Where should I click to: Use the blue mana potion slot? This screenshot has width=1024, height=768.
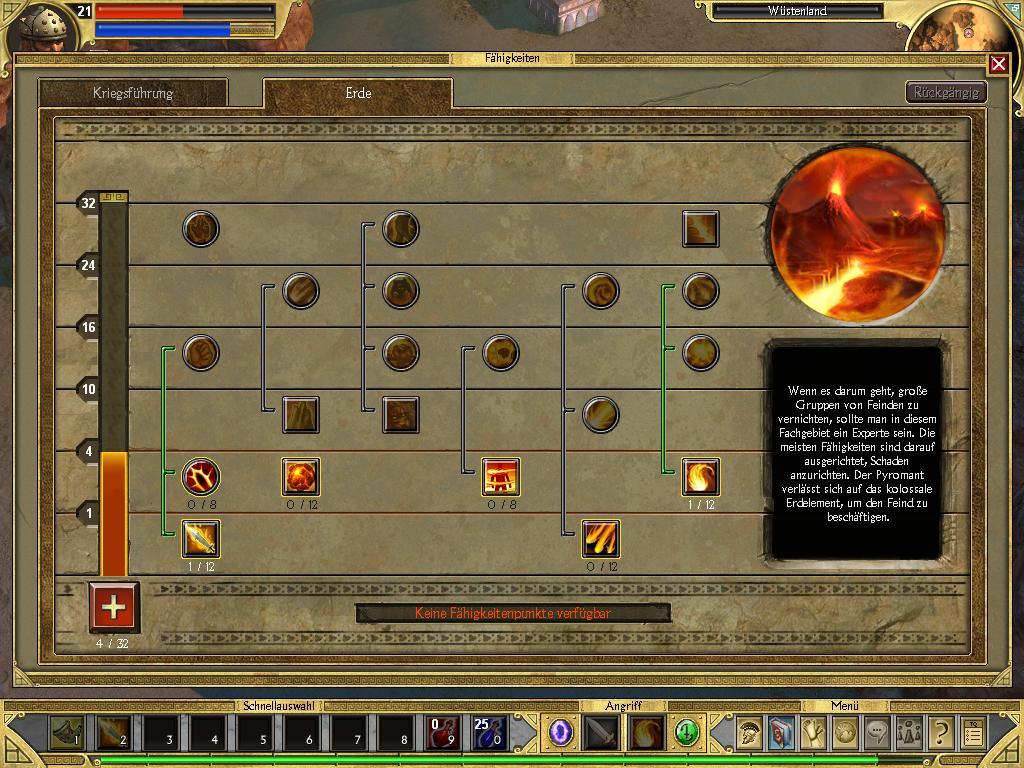(x=489, y=734)
